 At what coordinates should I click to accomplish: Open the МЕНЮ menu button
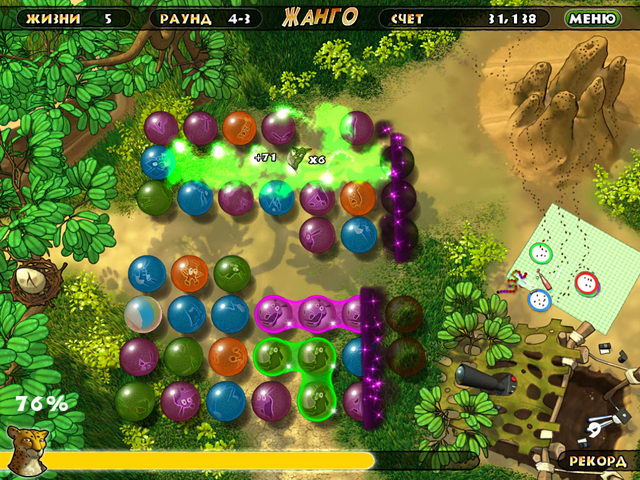pos(592,18)
